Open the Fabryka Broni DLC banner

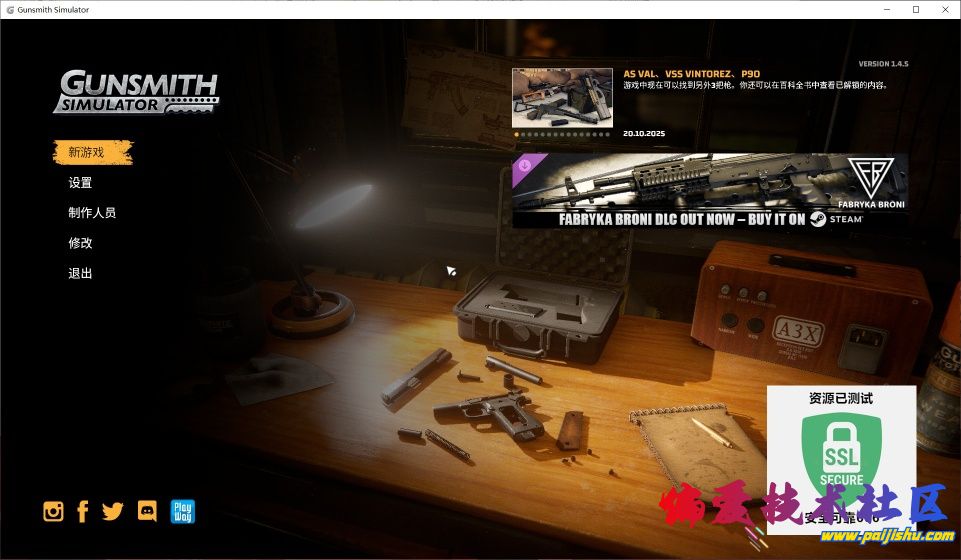pos(710,191)
